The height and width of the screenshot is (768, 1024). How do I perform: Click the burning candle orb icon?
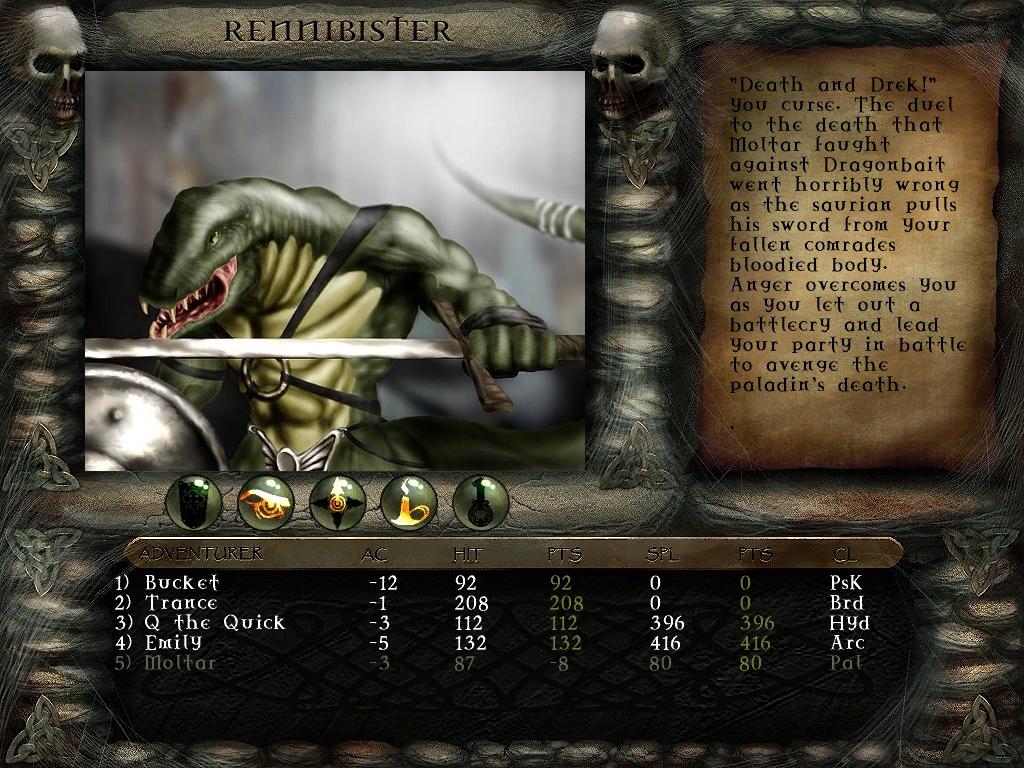coord(409,502)
